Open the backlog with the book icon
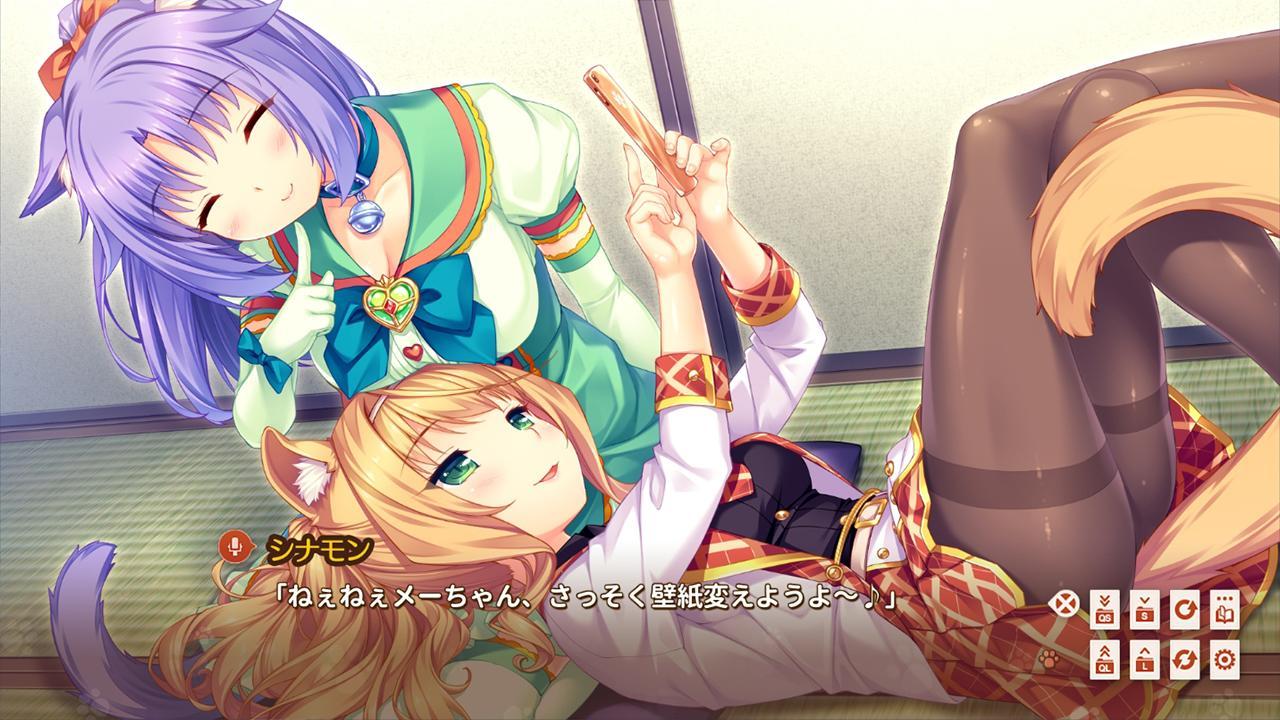The height and width of the screenshot is (720, 1280). point(1225,609)
